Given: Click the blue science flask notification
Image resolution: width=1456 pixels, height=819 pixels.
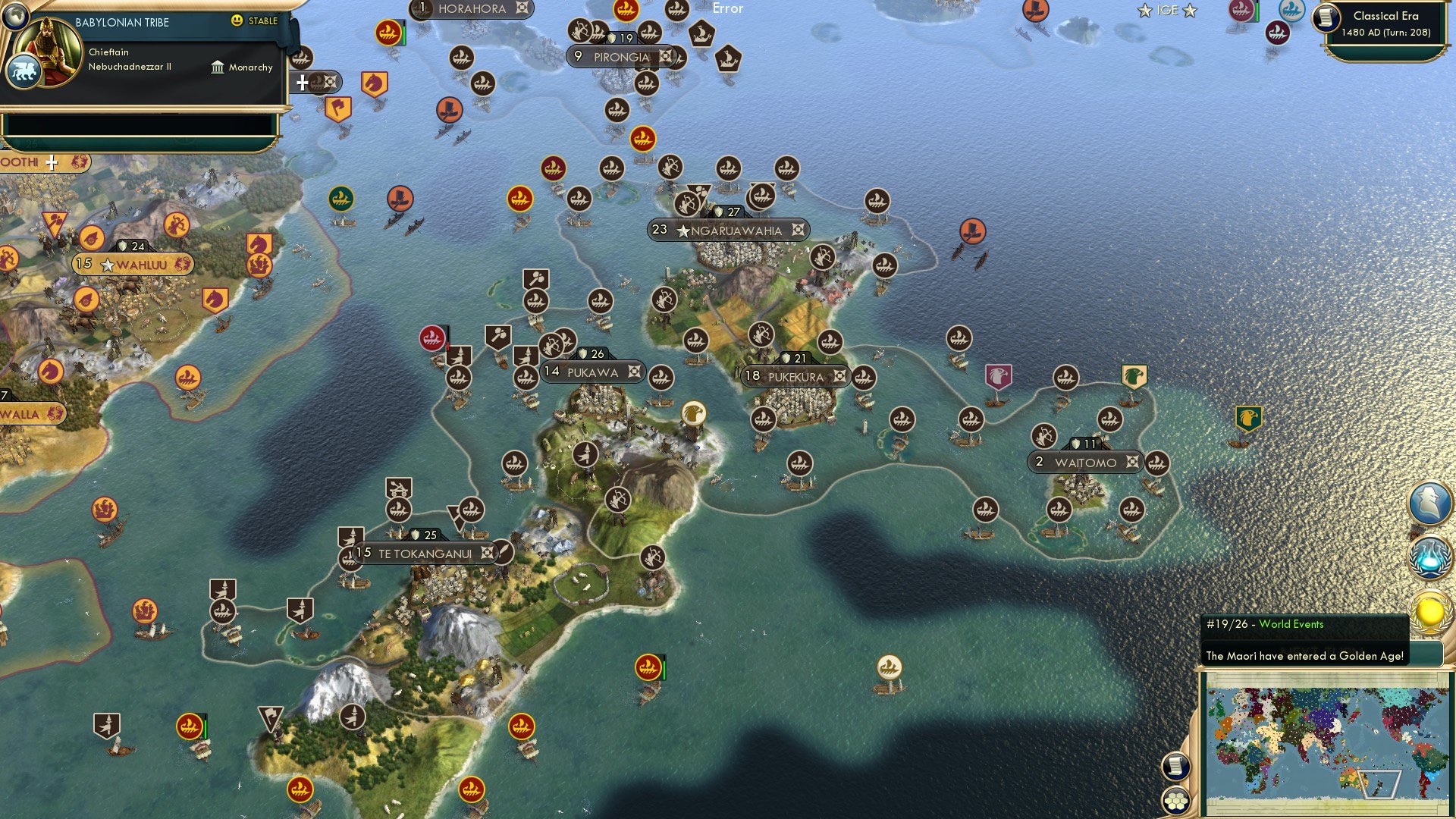Looking at the screenshot, I should click(1430, 558).
